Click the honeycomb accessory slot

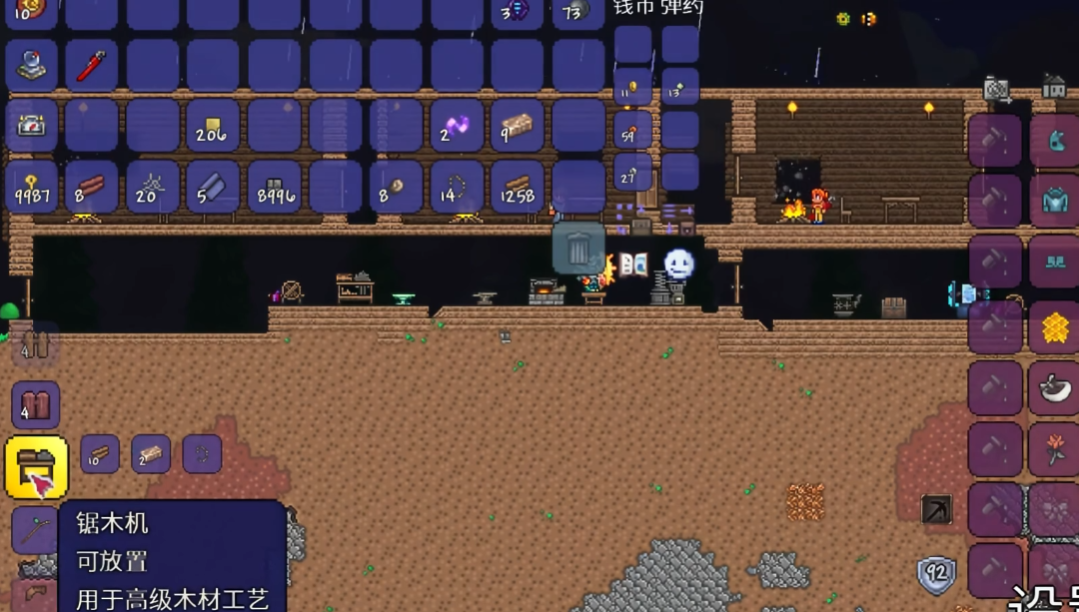[1054, 327]
